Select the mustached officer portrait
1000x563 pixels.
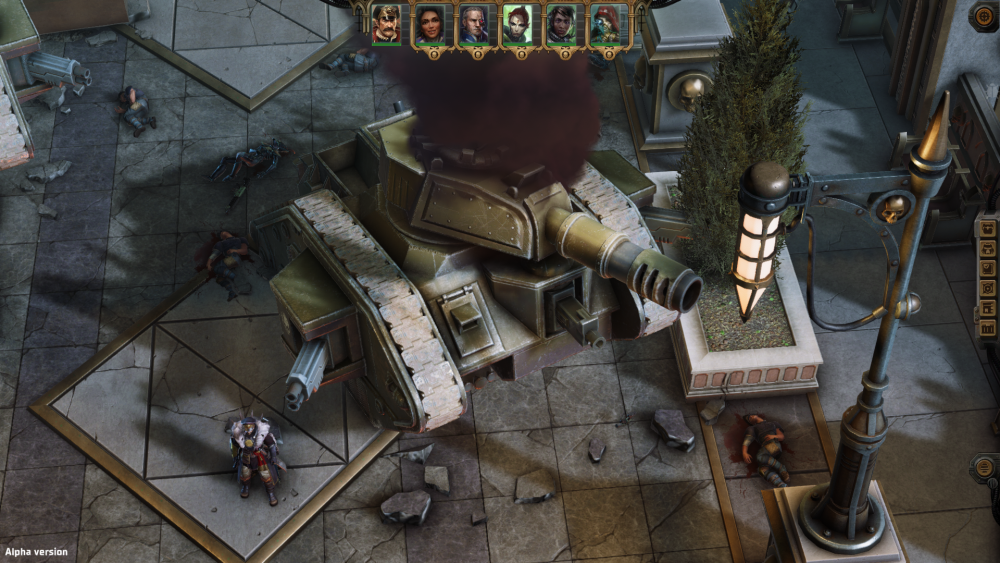coord(386,24)
